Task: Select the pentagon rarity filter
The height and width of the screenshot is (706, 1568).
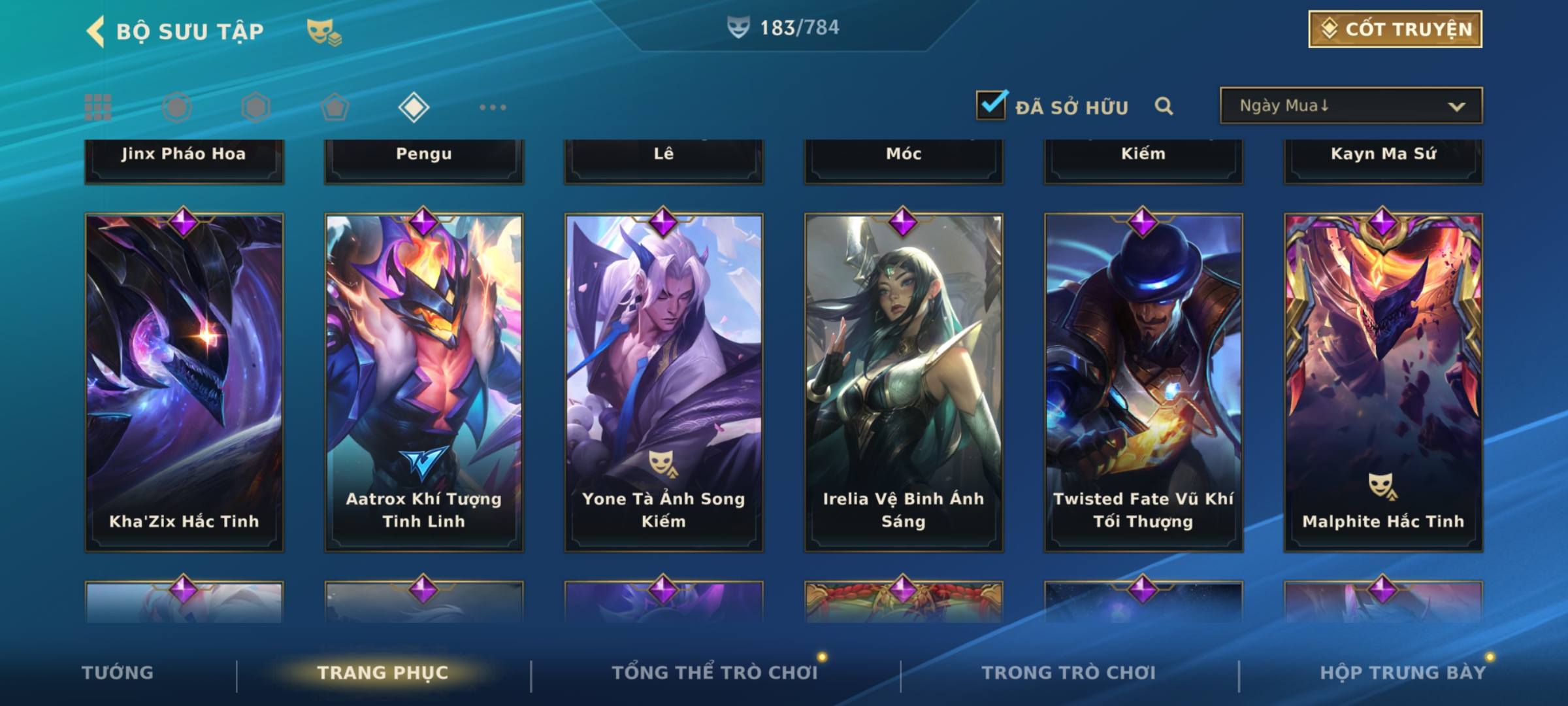Action: 335,107
